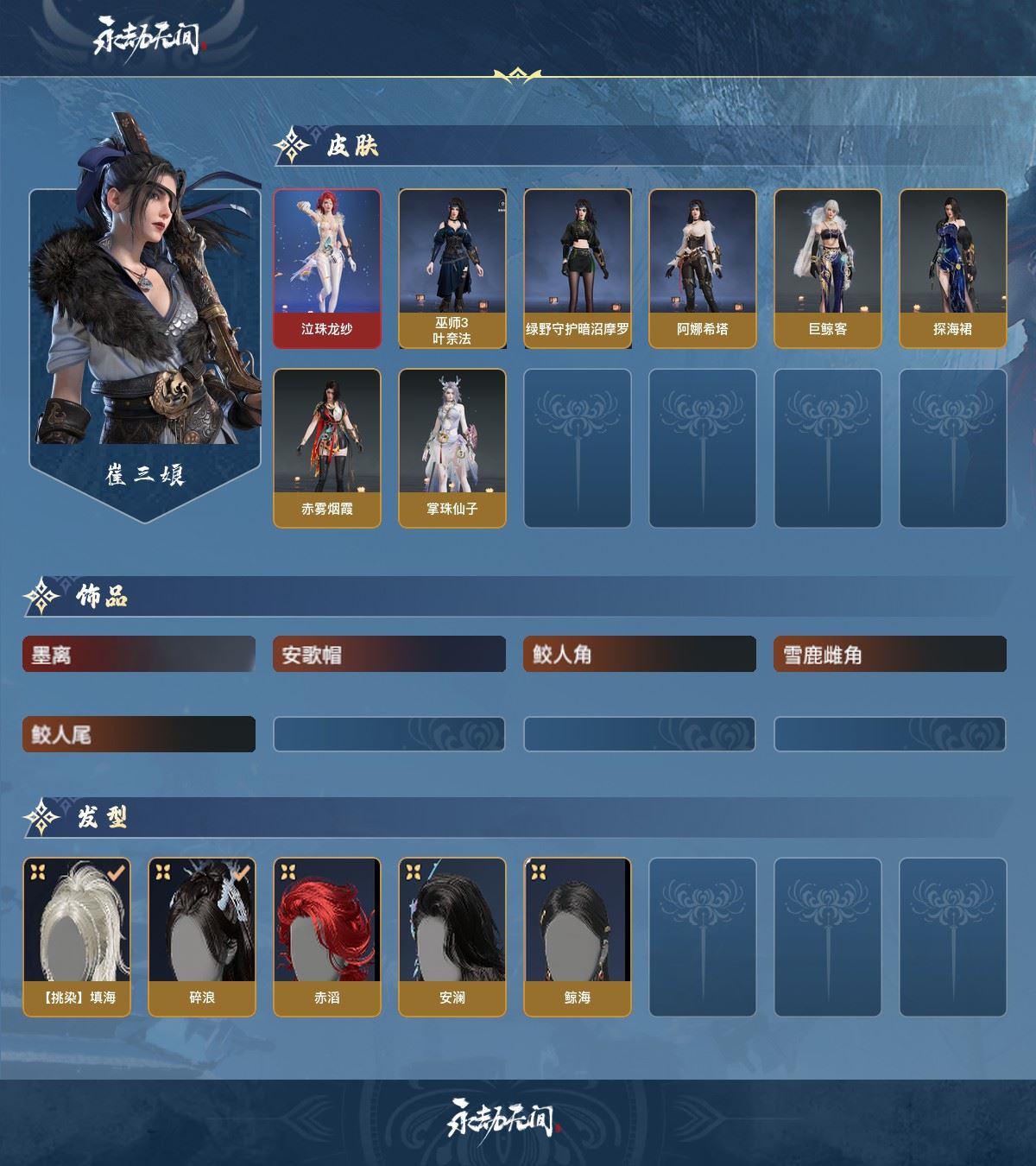The image size is (1036, 1166).
Task: Choose the 安歌帽 accessory
Action: pos(389,655)
